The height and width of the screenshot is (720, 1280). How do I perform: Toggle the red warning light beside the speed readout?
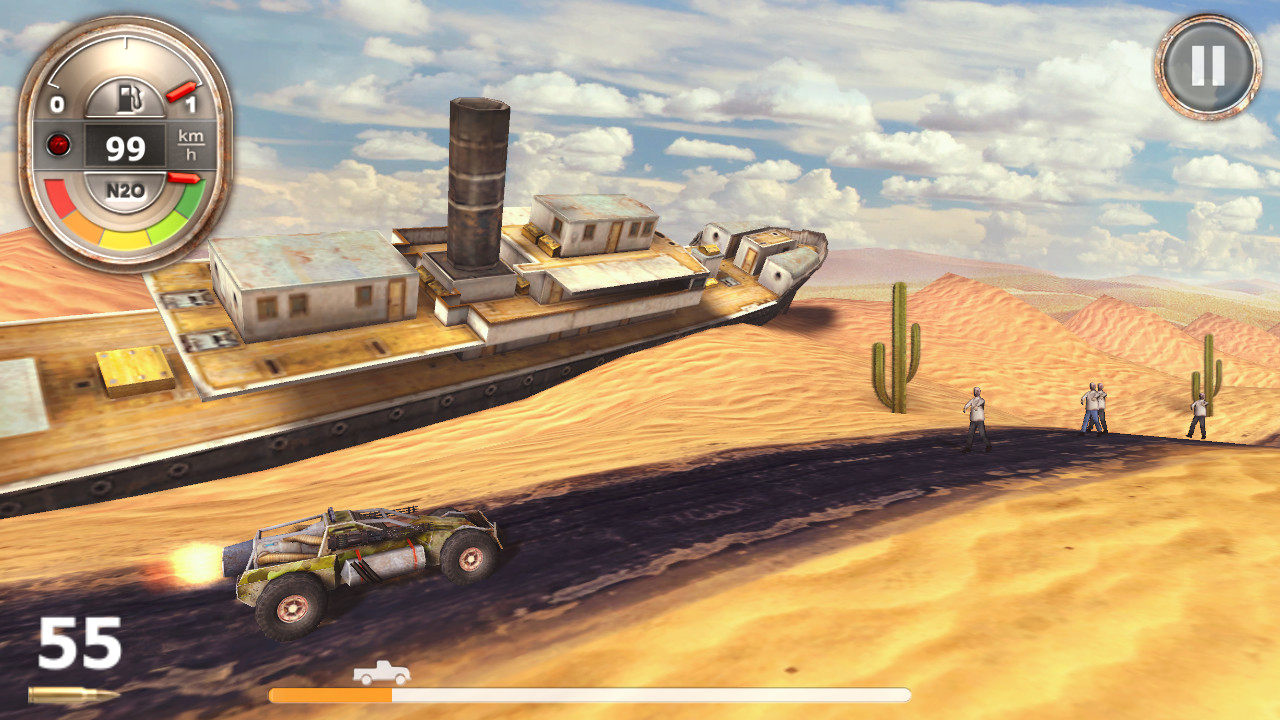(x=60, y=144)
